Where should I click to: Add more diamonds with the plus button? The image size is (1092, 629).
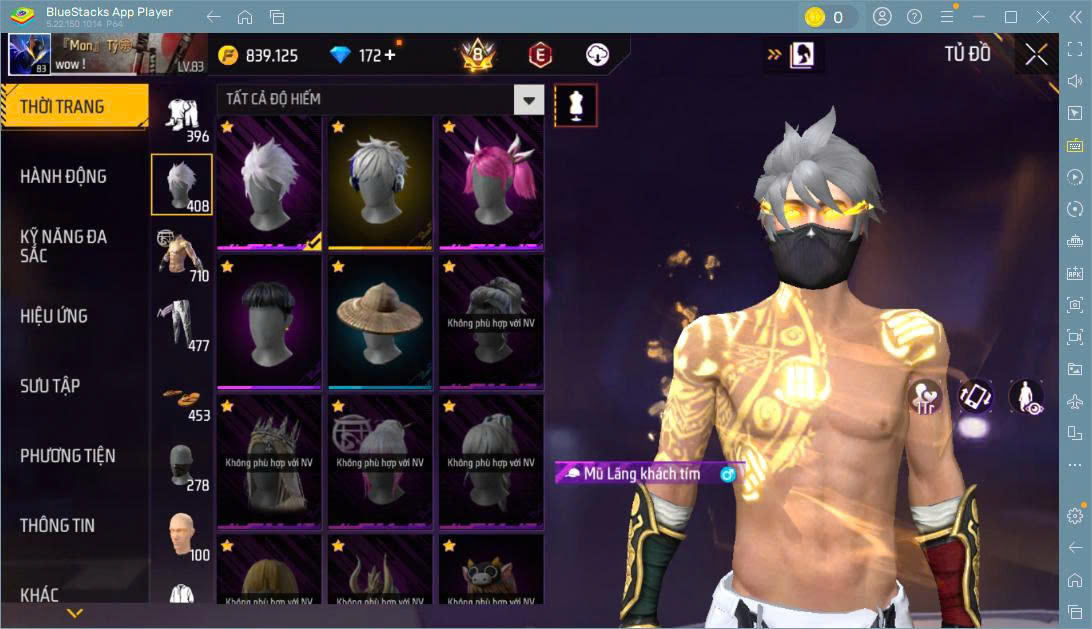click(x=389, y=55)
